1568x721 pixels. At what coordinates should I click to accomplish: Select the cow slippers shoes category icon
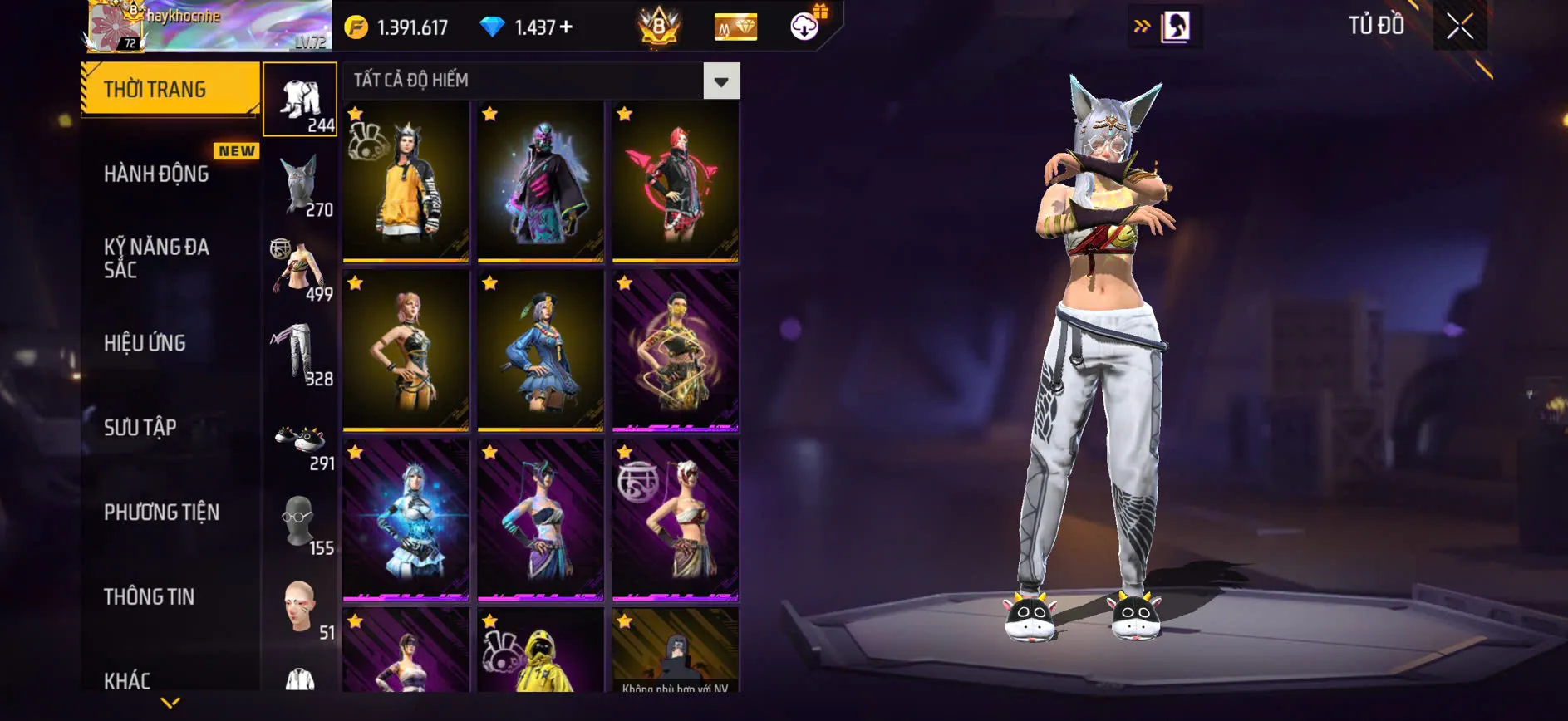click(300, 438)
